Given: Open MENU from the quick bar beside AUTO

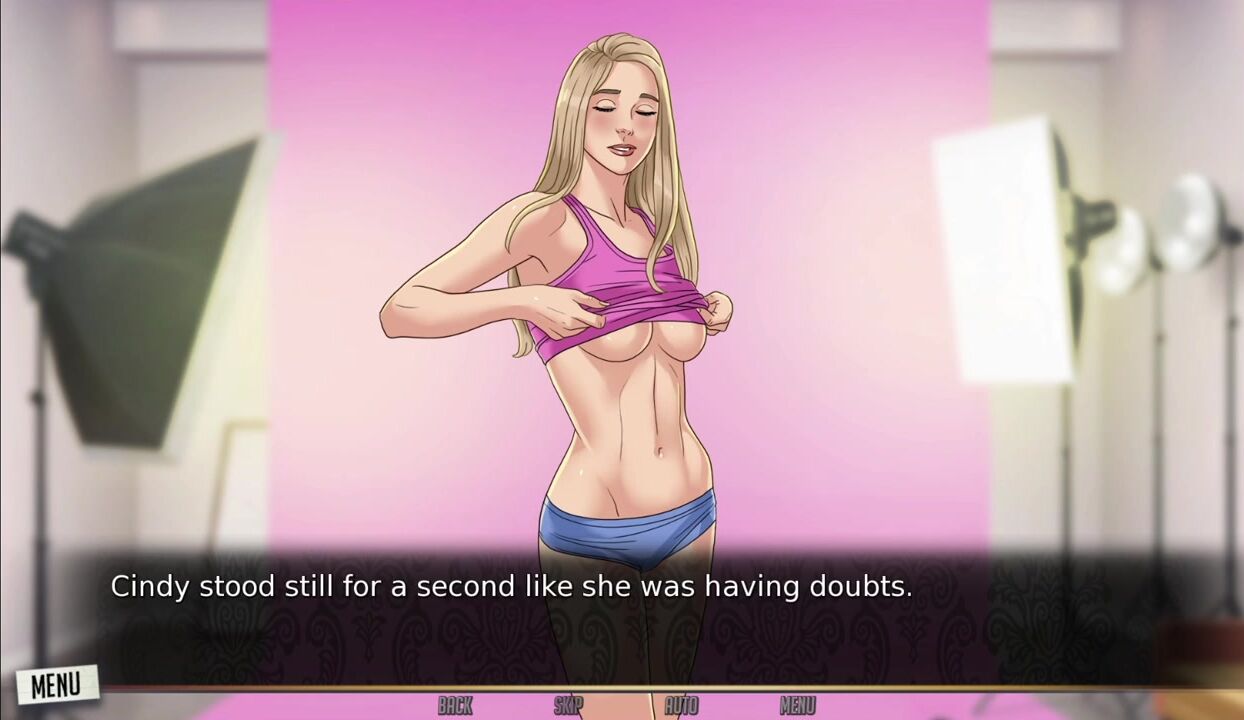Looking at the screenshot, I should point(797,706).
